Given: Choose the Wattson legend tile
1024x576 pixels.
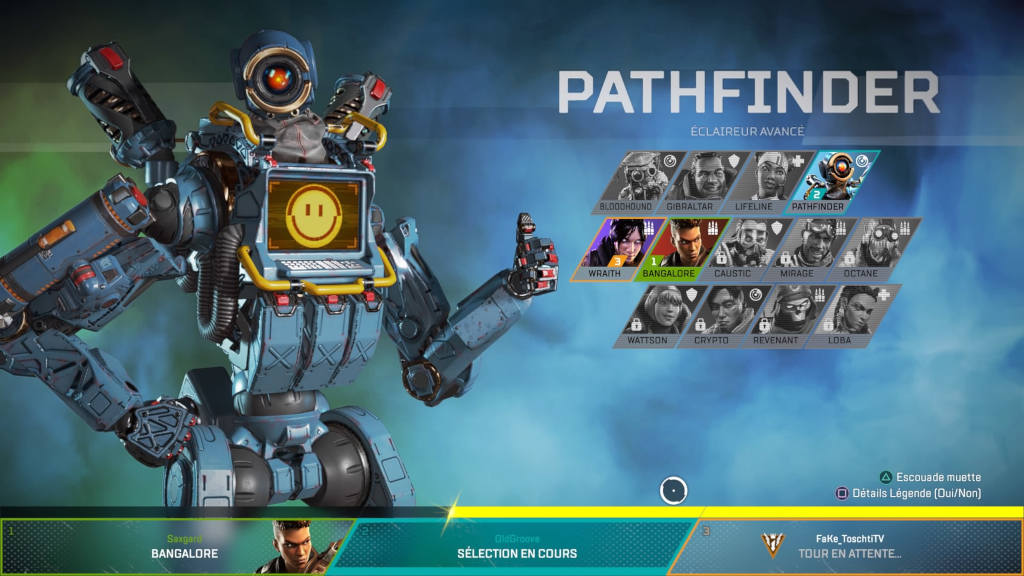Looking at the screenshot, I should point(651,314).
